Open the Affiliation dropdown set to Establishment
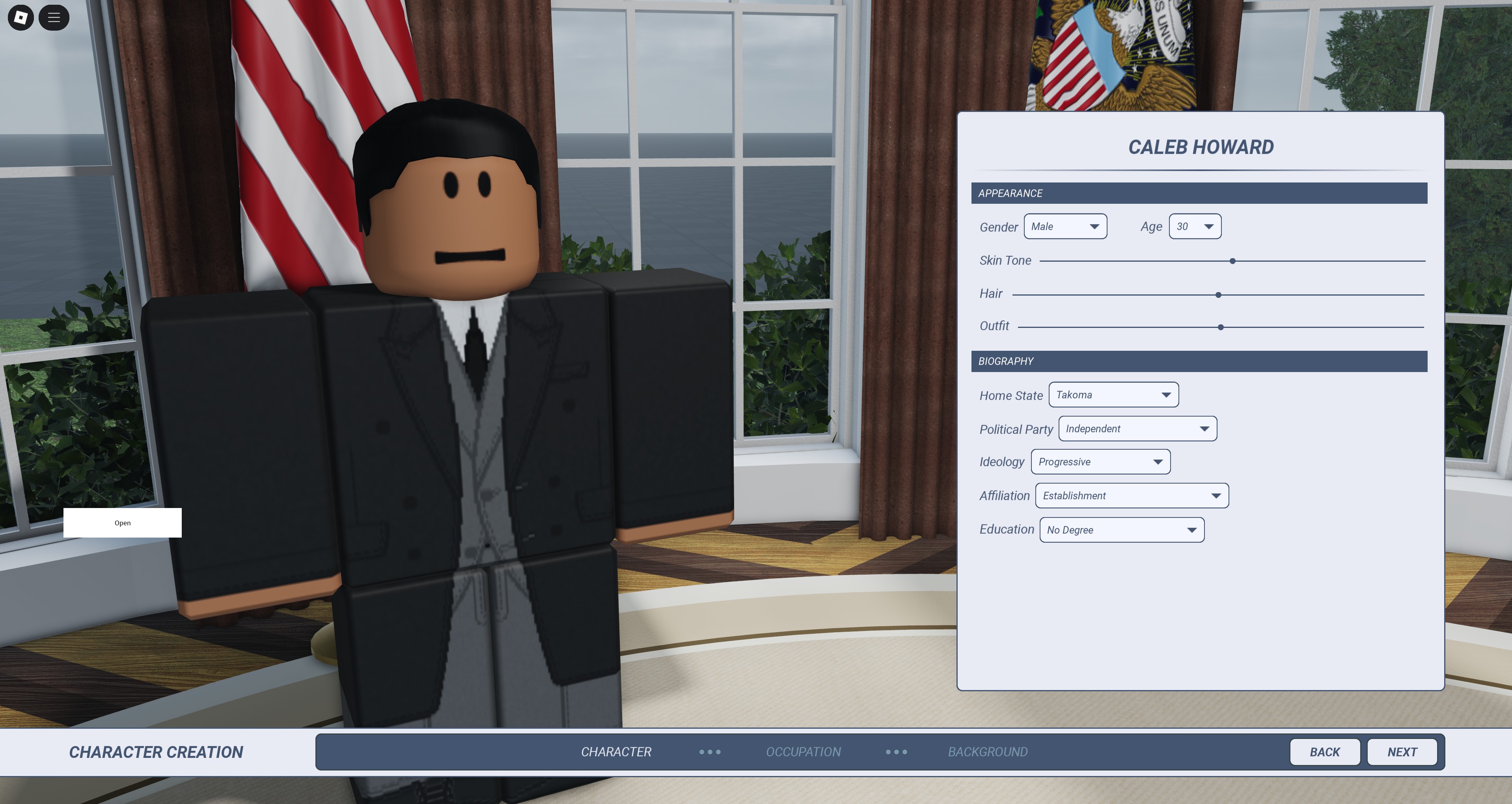The height and width of the screenshot is (804, 1512). (x=1132, y=495)
